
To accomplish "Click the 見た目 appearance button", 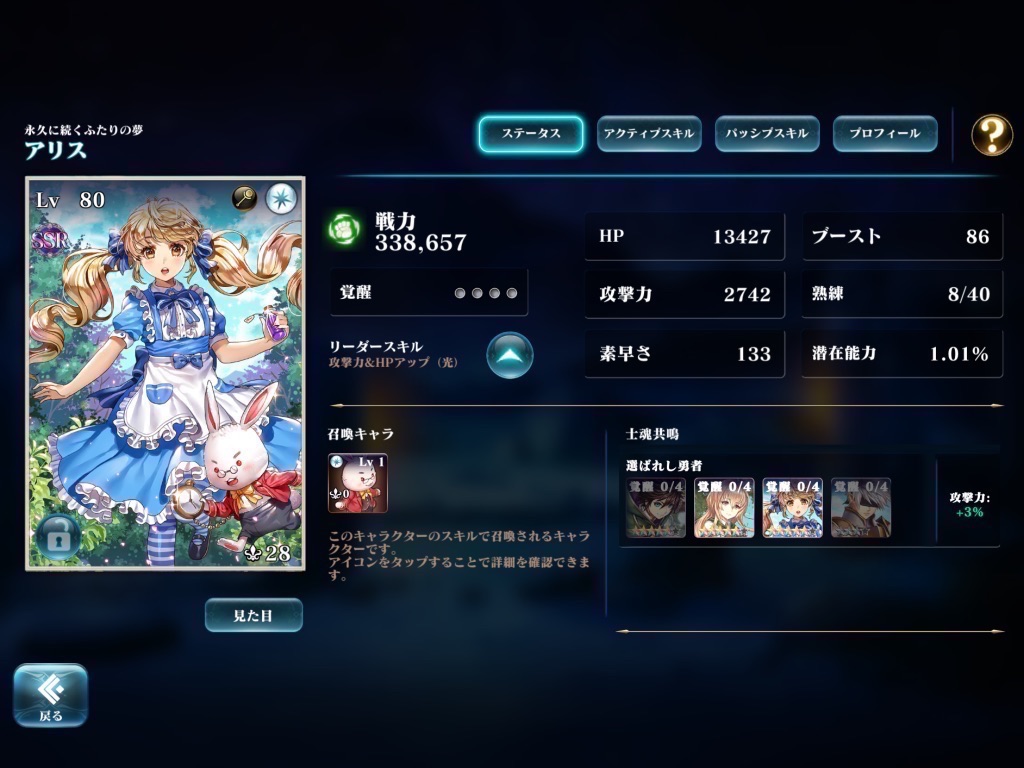I will [253, 615].
